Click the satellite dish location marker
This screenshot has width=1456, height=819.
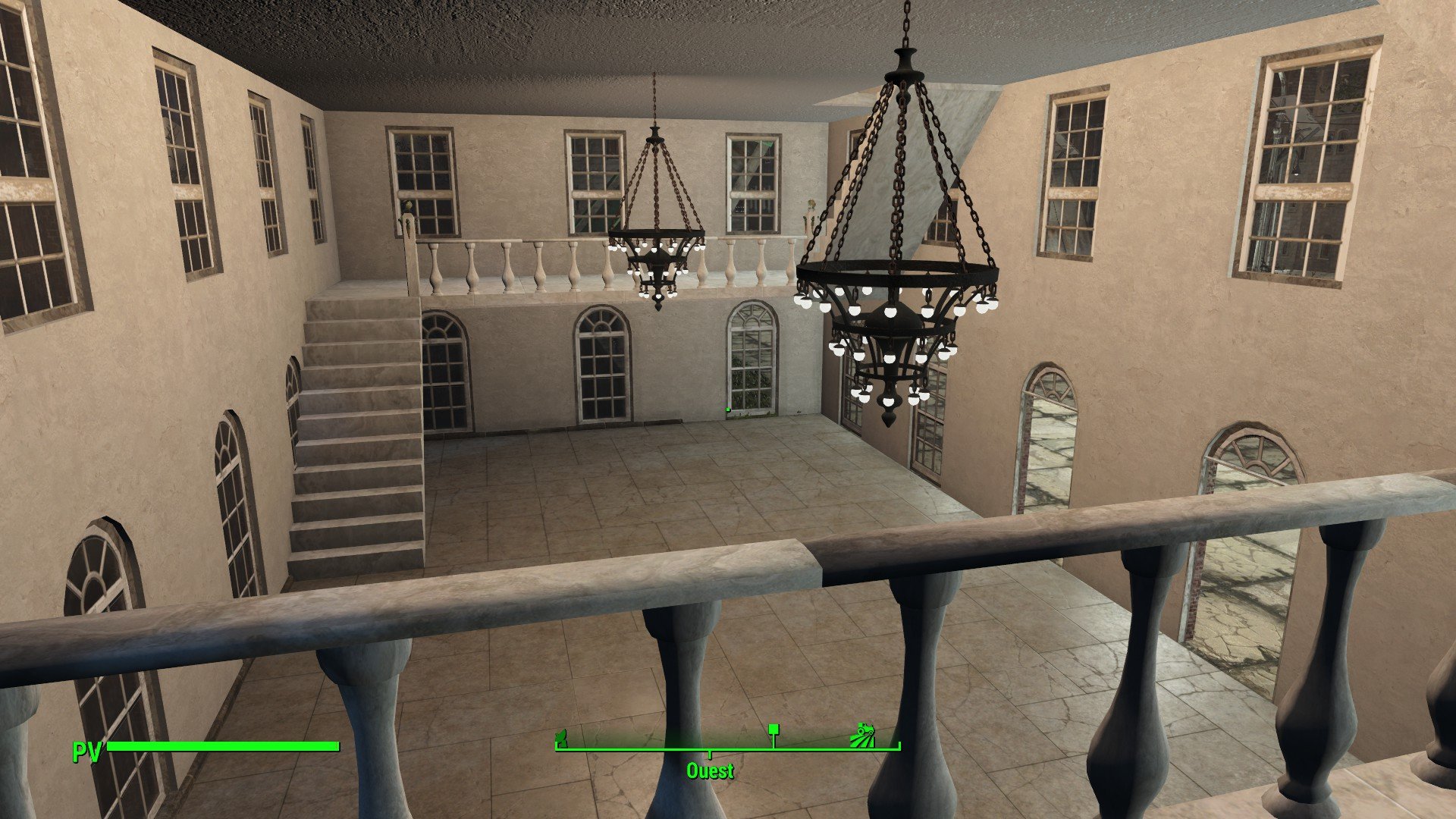point(562,736)
